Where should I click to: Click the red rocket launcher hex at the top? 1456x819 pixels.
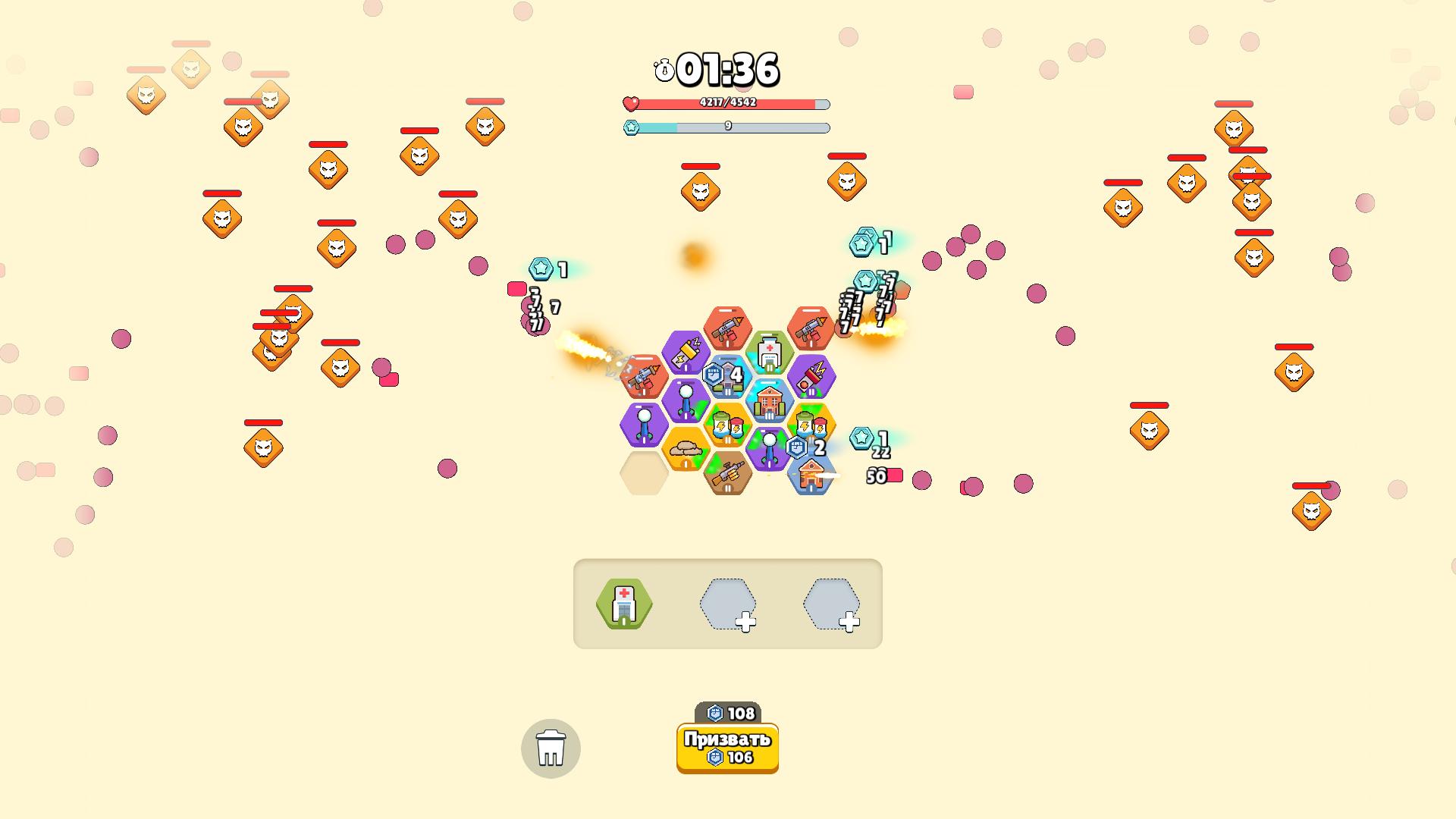(726, 329)
